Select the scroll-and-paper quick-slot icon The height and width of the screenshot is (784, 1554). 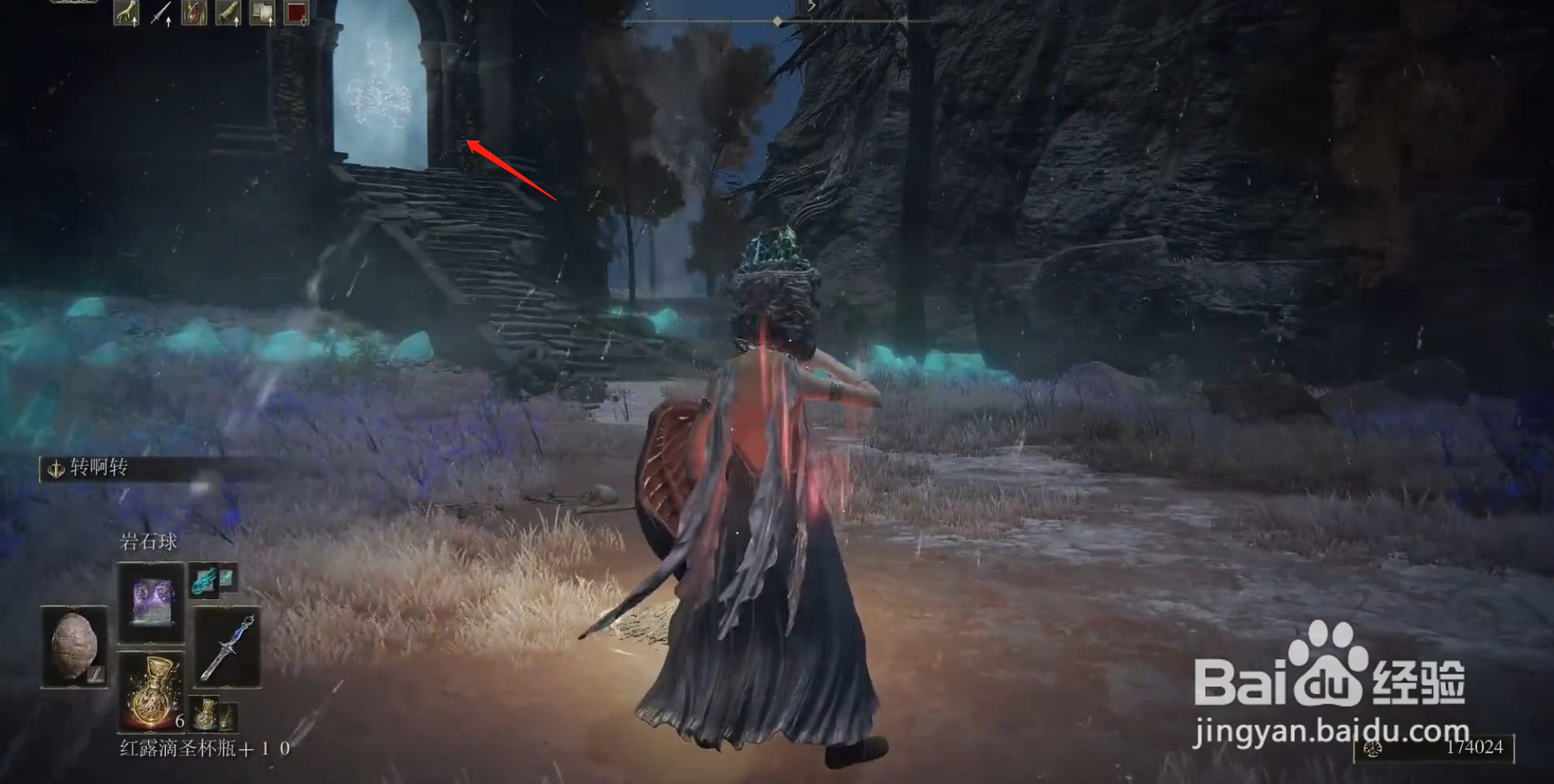pos(261,12)
